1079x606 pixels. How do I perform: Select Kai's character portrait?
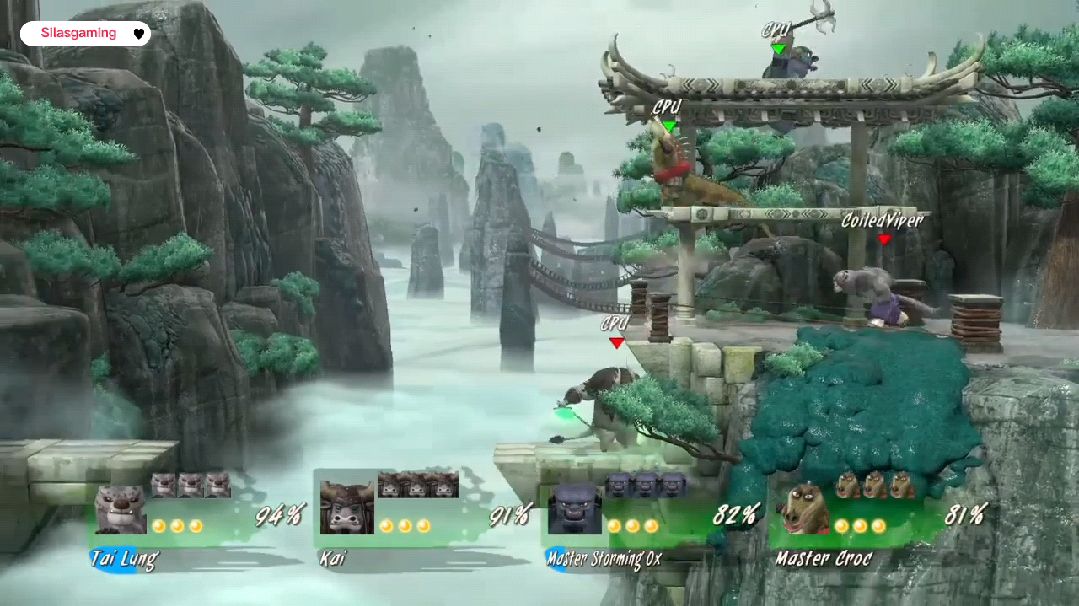coord(346,508)
